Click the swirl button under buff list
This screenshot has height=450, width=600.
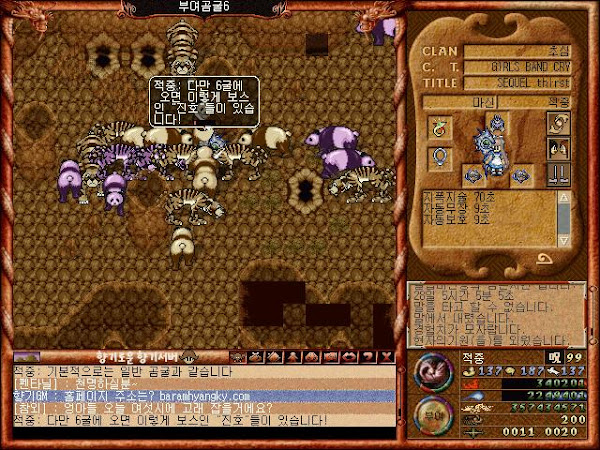[546, 257]
